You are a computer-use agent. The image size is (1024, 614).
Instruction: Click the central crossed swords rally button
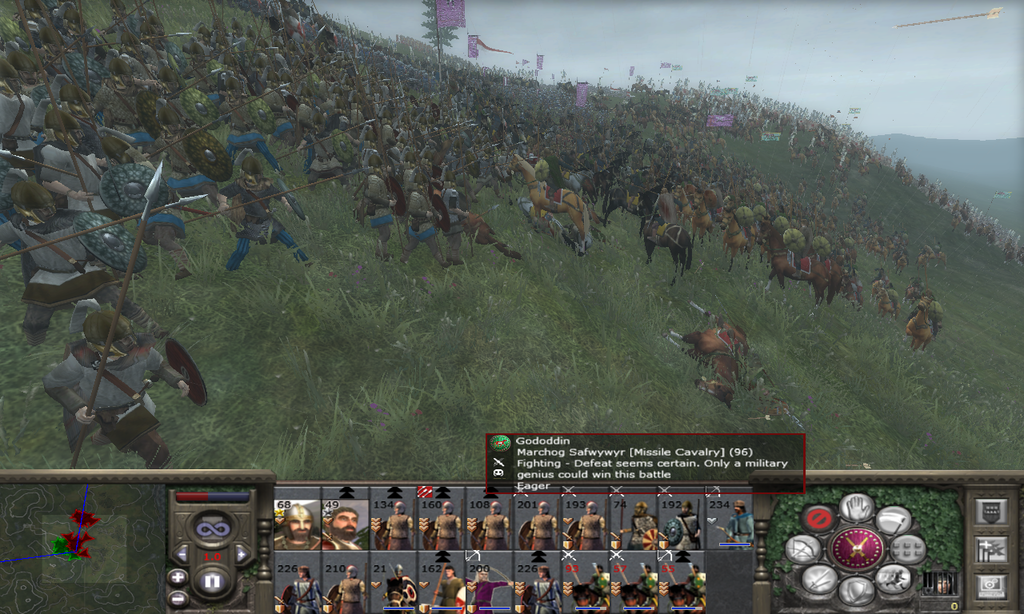tap(857, 548)
